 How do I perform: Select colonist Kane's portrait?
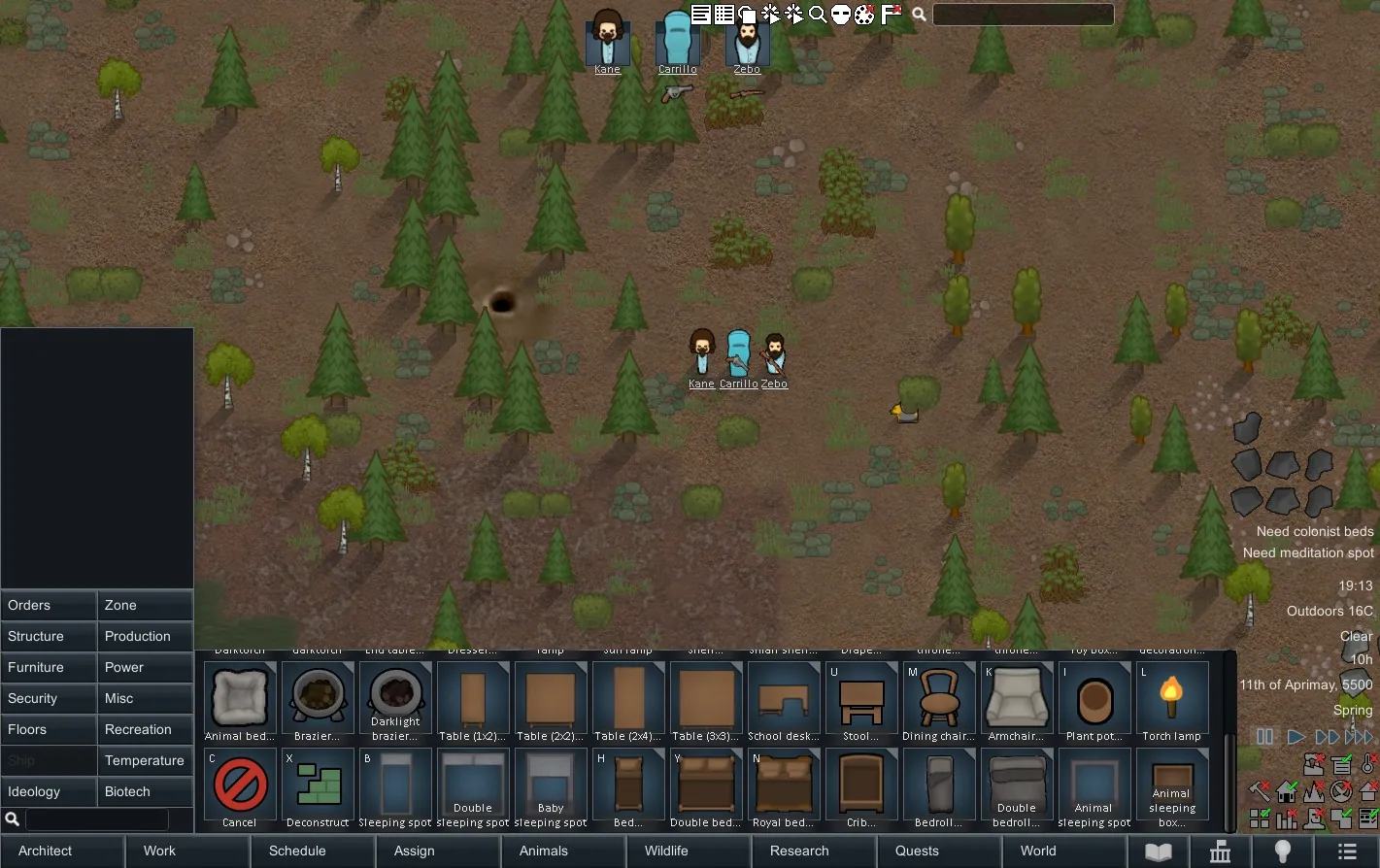(x=607, y=39)
